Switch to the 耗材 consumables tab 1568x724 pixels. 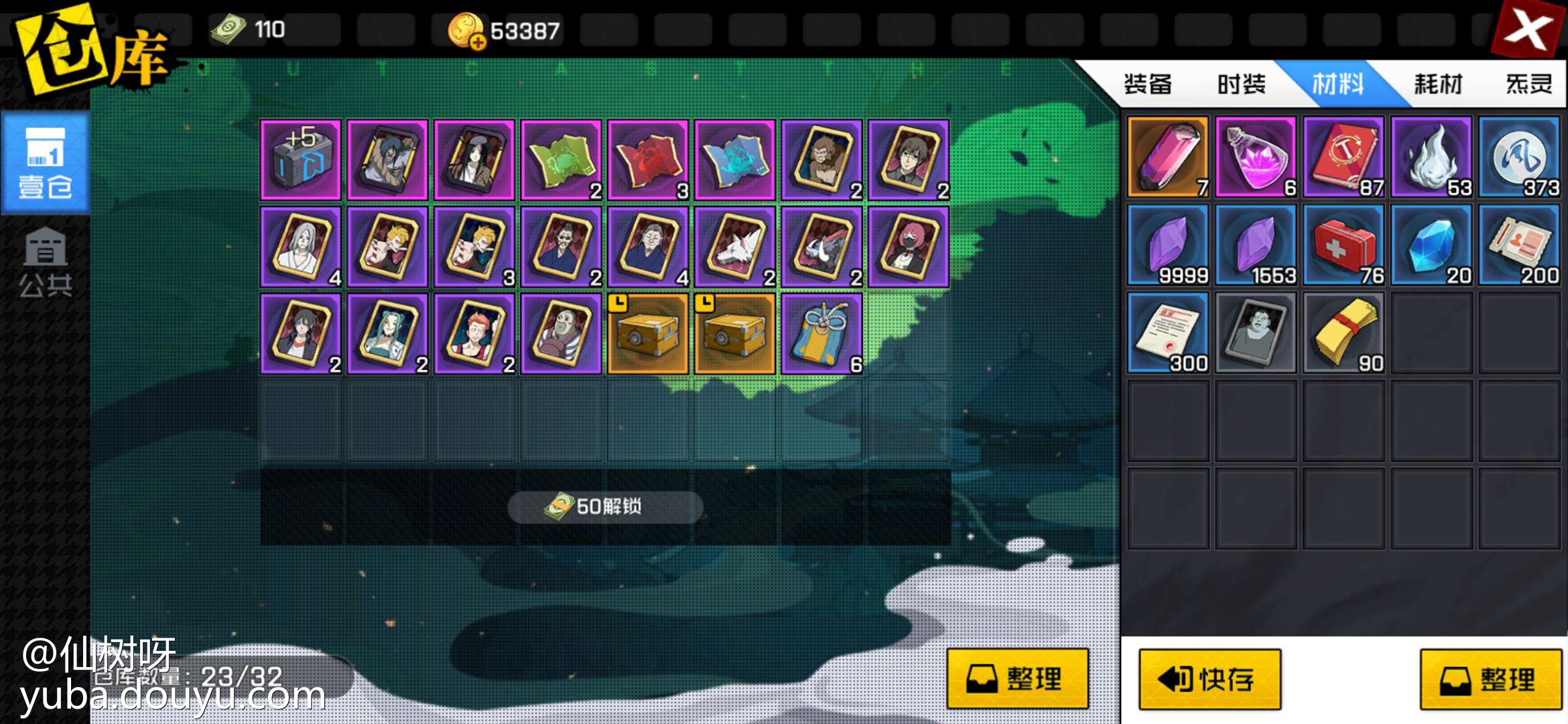point(1437,84)
